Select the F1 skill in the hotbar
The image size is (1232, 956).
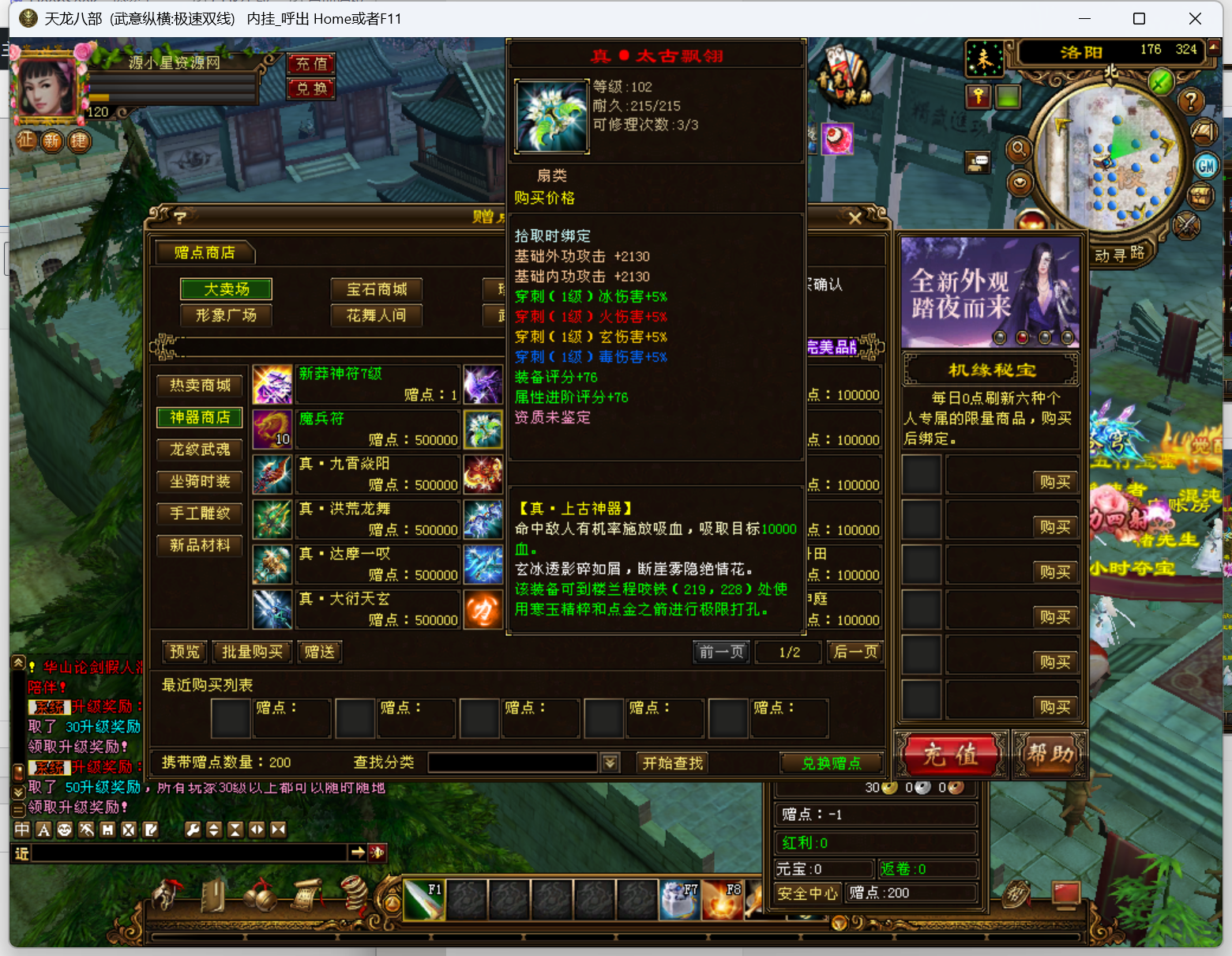[424, 898]
